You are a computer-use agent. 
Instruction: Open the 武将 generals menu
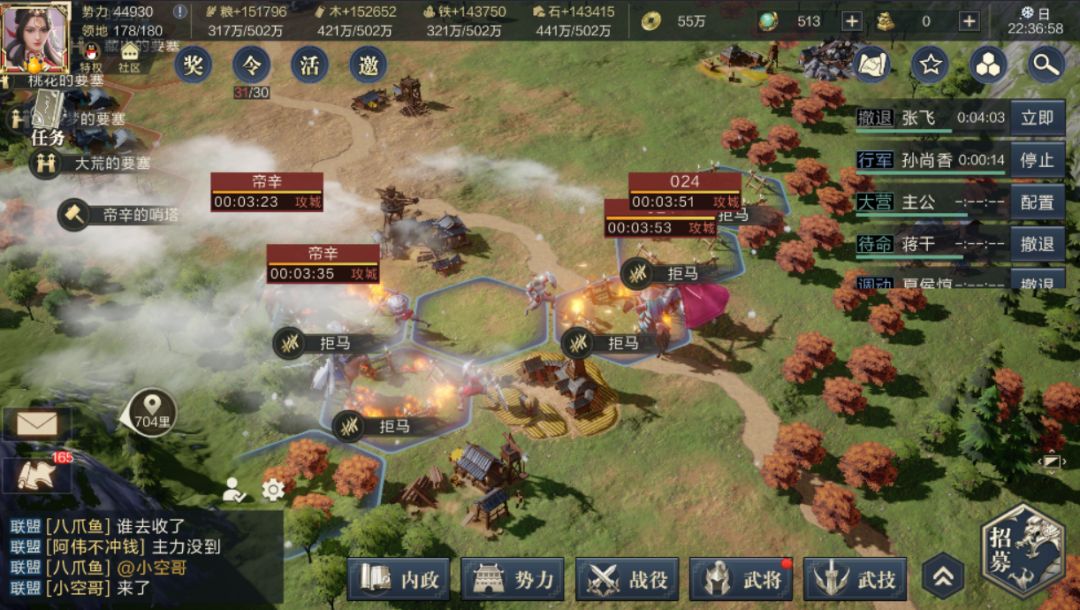click(741, 579)
